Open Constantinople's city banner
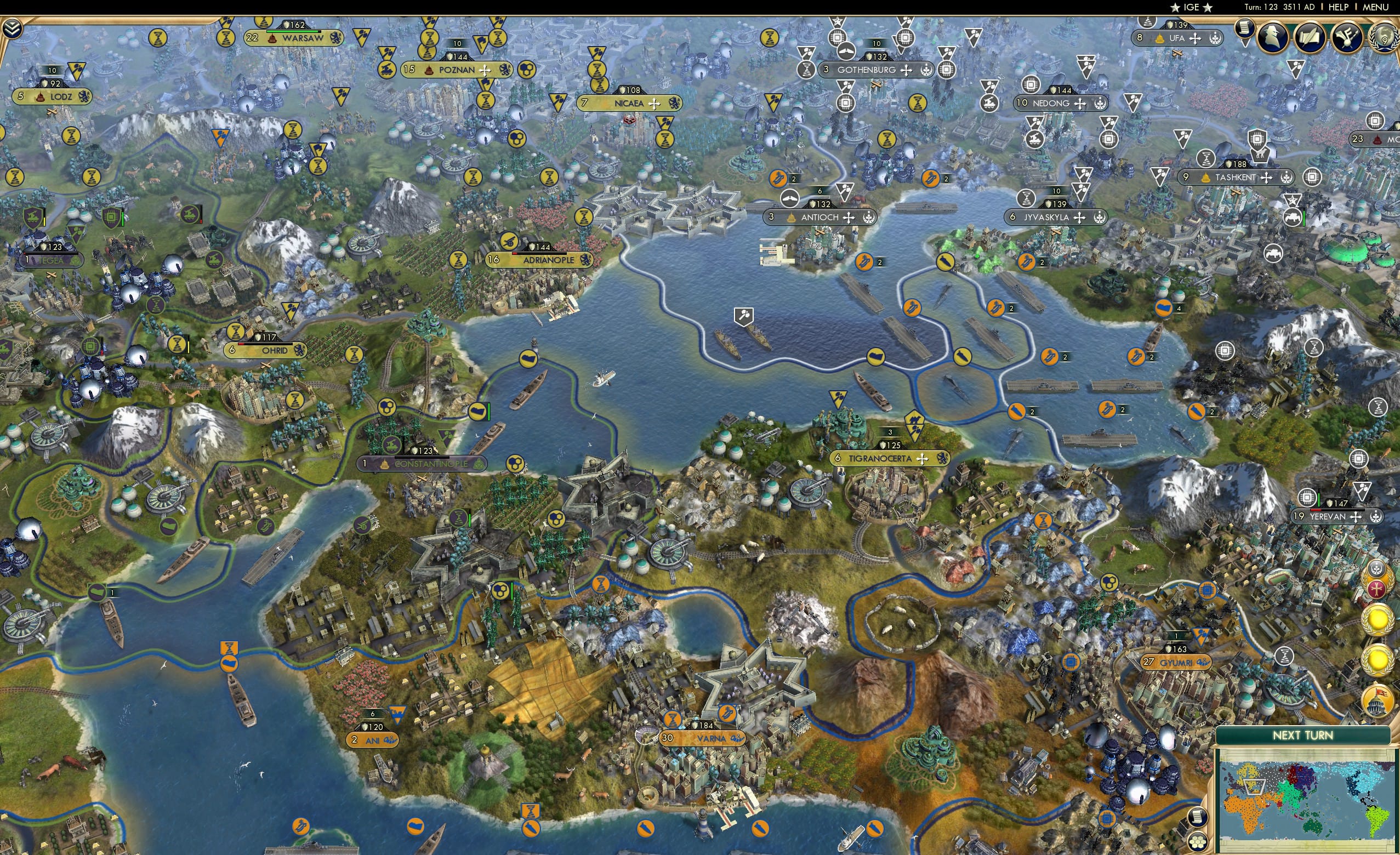1400x855 pixels. pos(425,464)
